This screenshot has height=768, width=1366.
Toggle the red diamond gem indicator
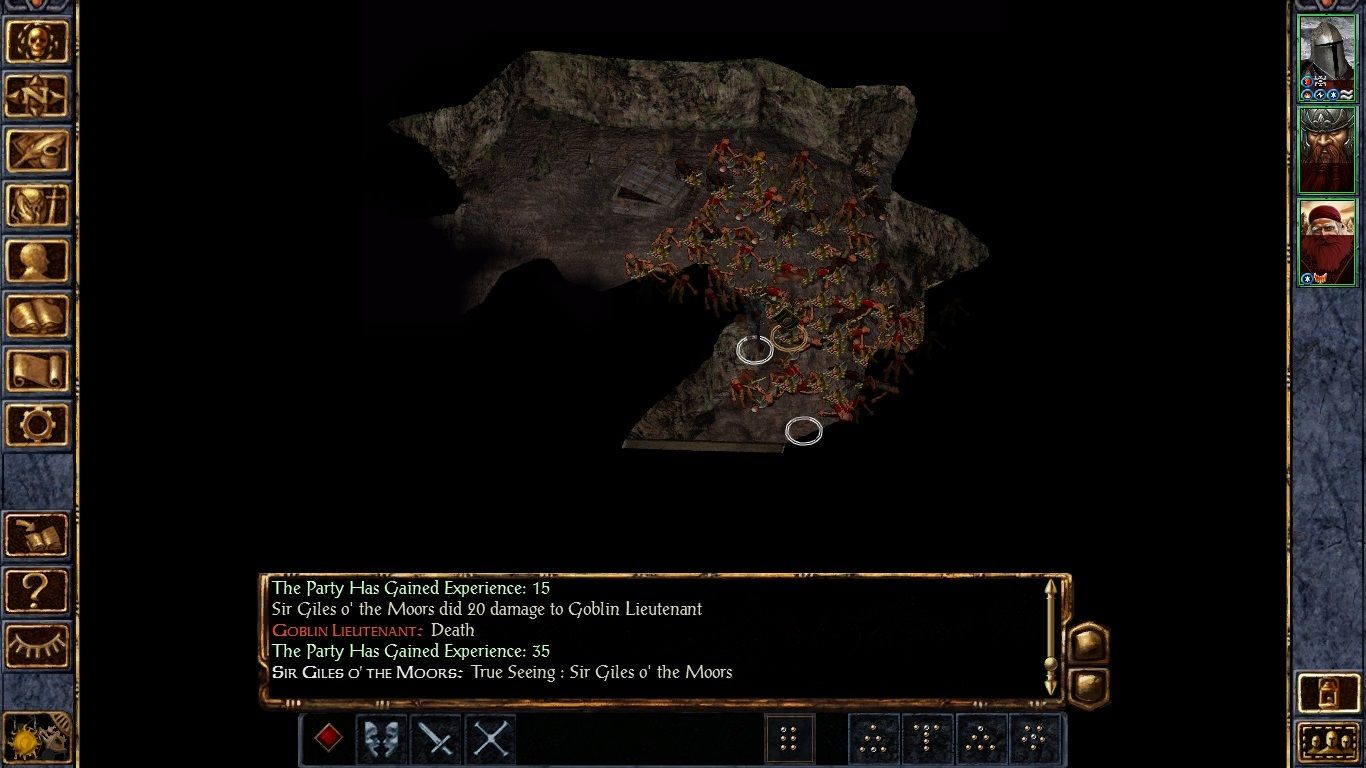tap(327, 740)
